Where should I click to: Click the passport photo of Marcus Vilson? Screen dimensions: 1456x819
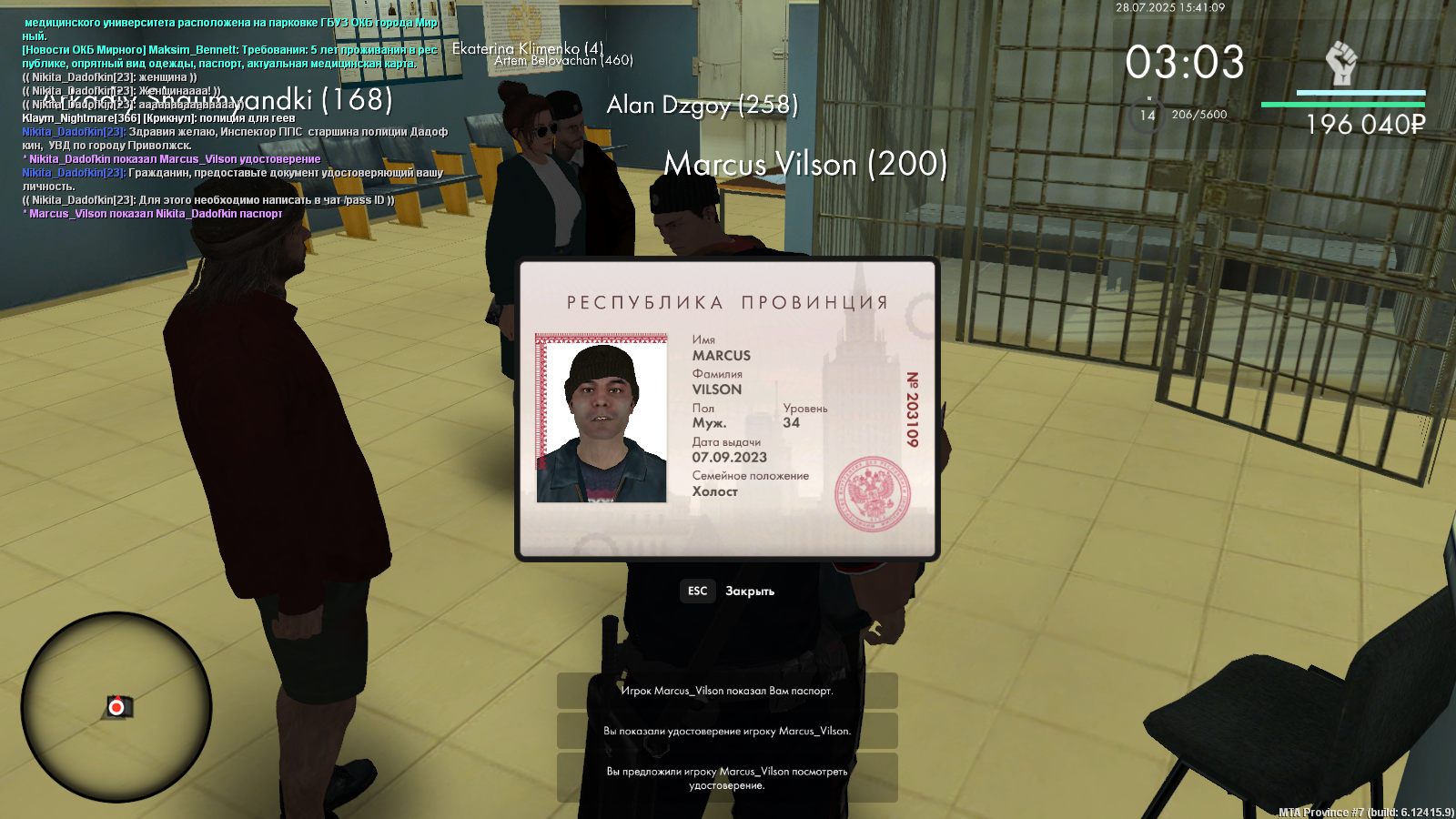point(601,419)
